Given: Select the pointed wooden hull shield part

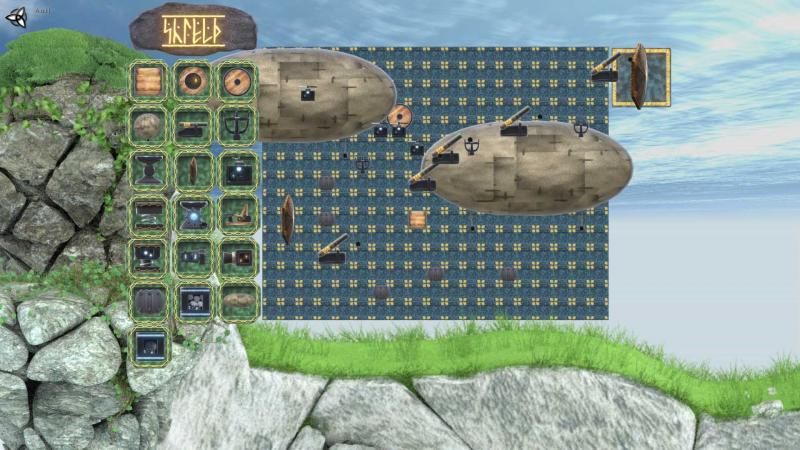Looking at the screenshot, I should coord(193,170).
